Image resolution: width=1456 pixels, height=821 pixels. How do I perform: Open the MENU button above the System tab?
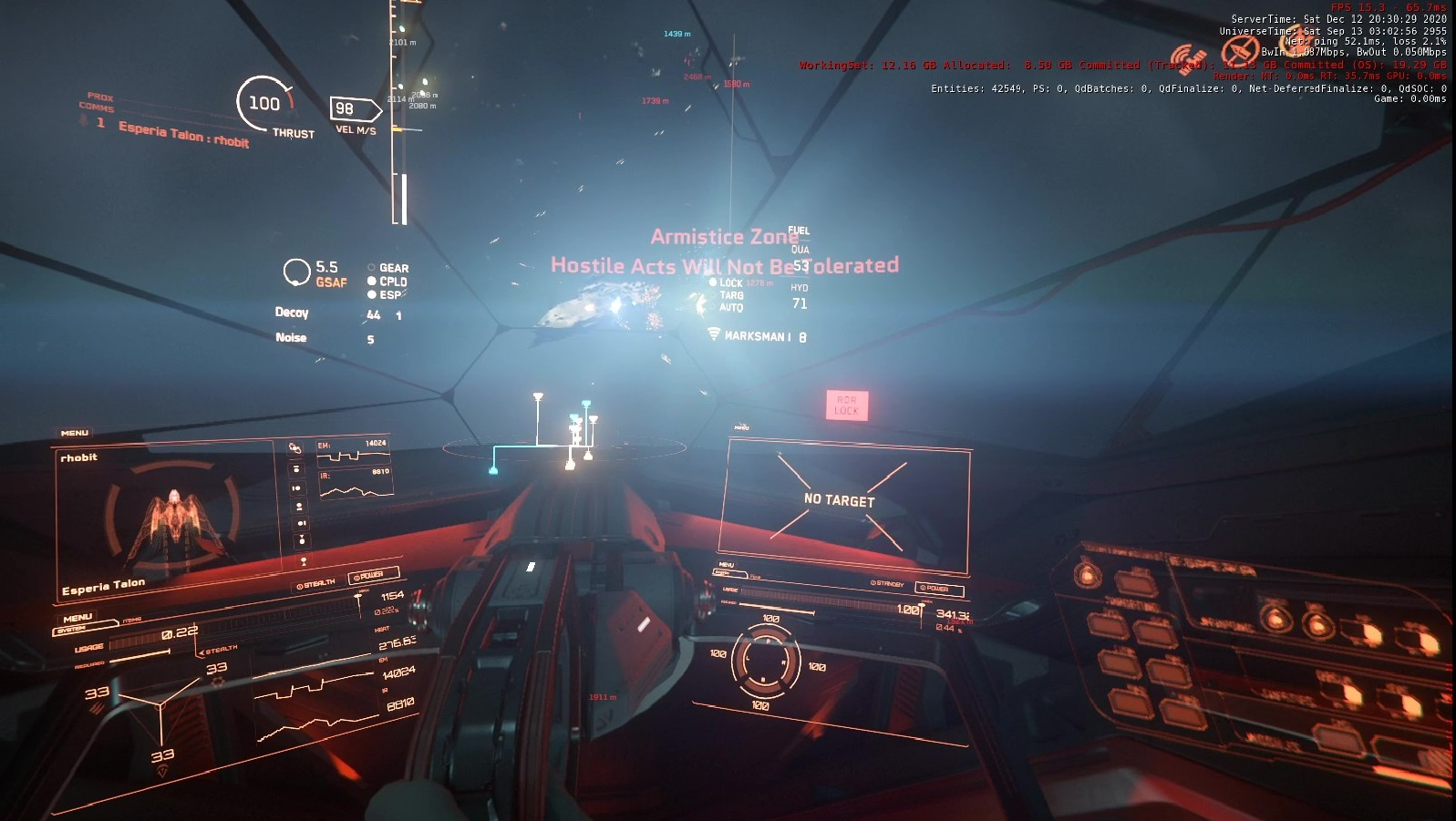coord(77,618)
